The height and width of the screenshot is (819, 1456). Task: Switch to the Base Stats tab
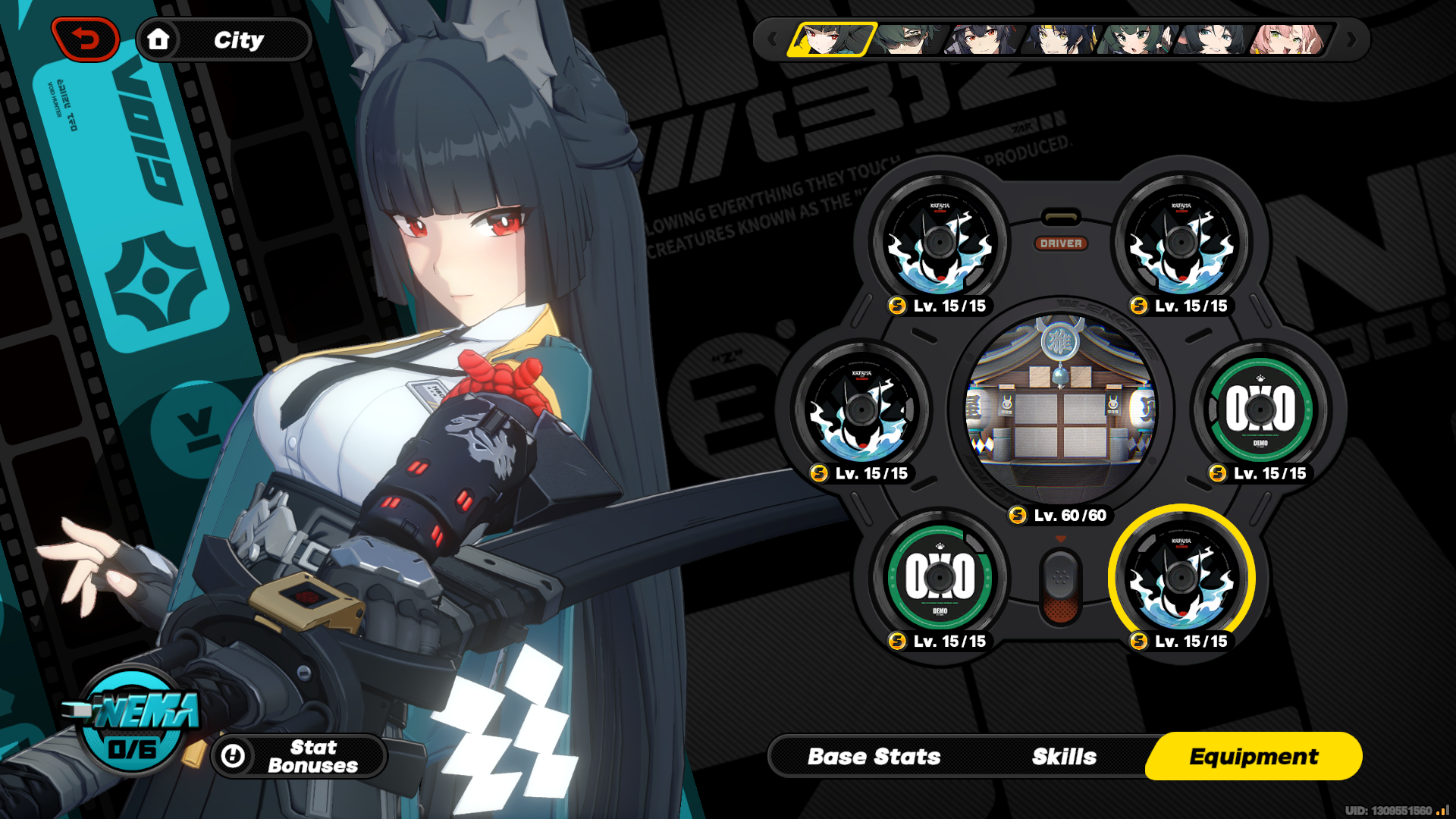click(x=874, y=756)
